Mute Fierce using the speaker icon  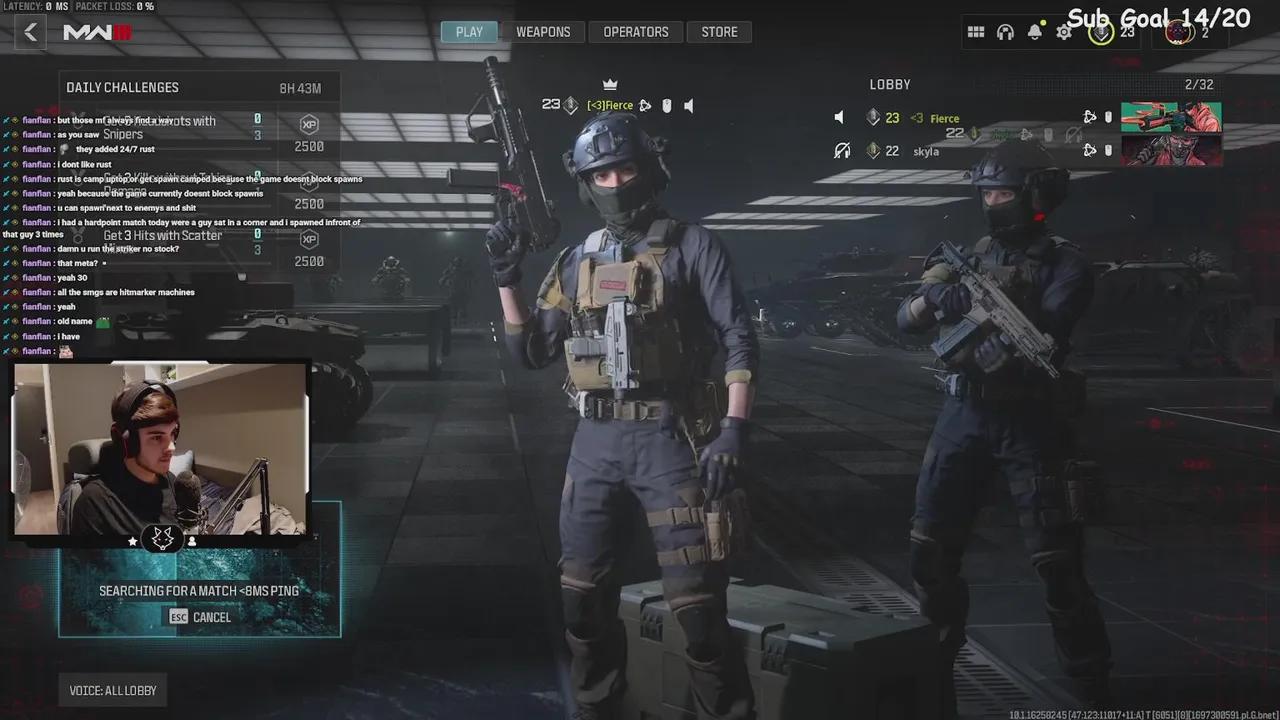point(840,117)
